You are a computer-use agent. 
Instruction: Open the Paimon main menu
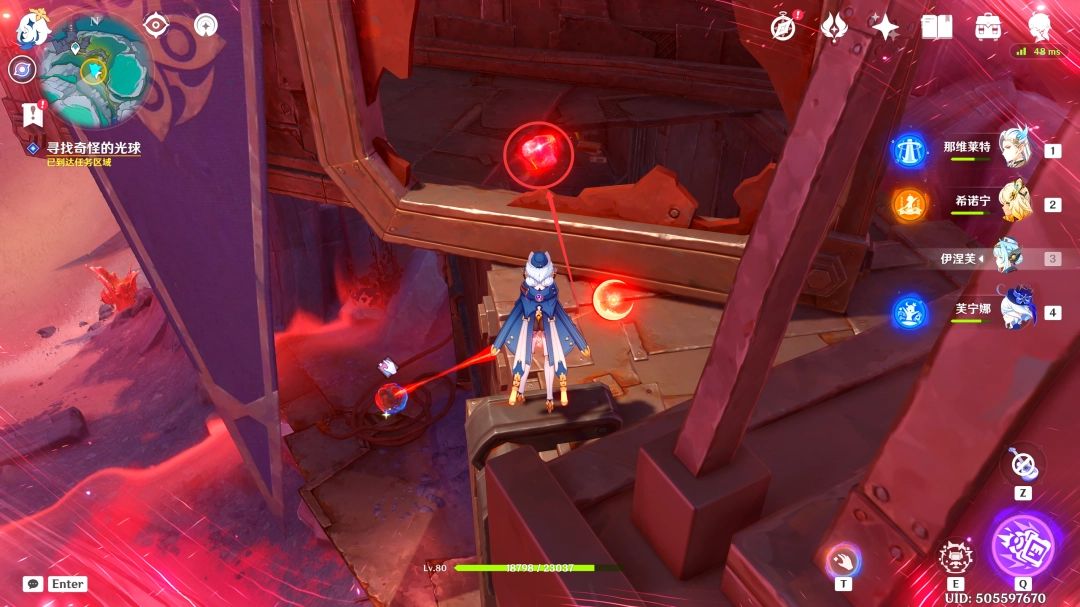coord(32,27)
